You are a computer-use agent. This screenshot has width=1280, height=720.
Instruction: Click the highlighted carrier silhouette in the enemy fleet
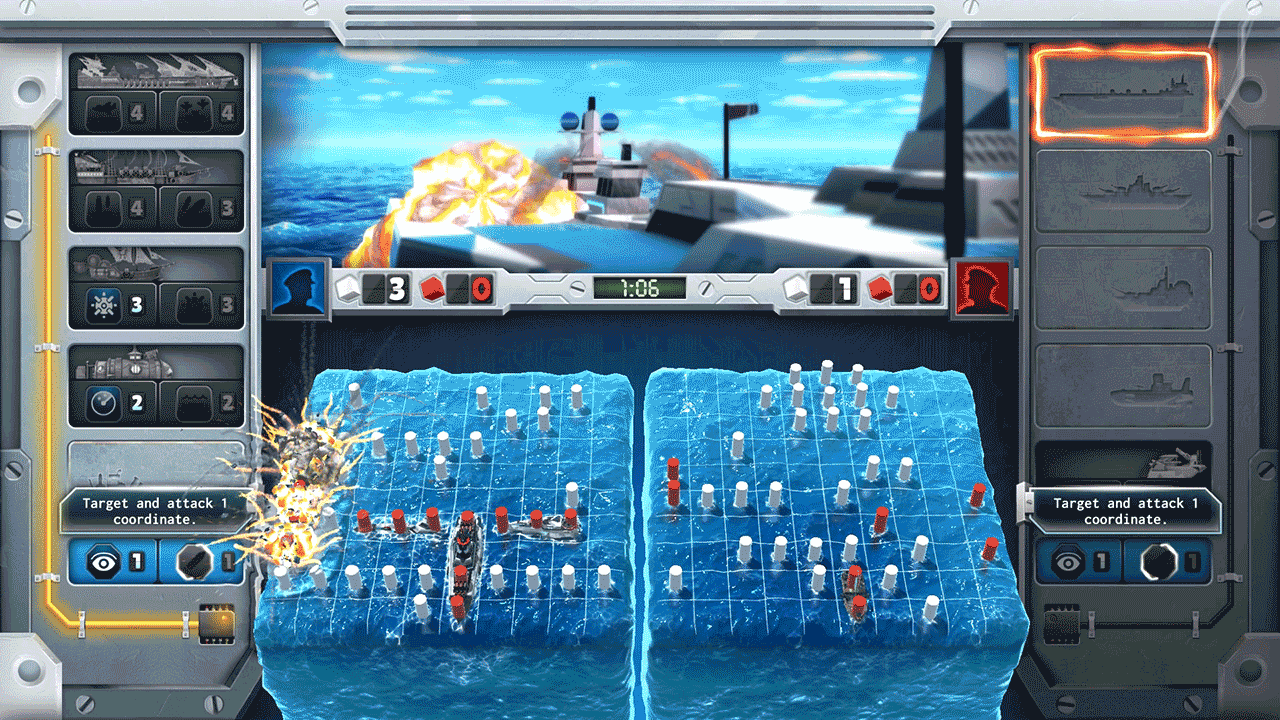pyautogui.click(x=1123, y=95)
